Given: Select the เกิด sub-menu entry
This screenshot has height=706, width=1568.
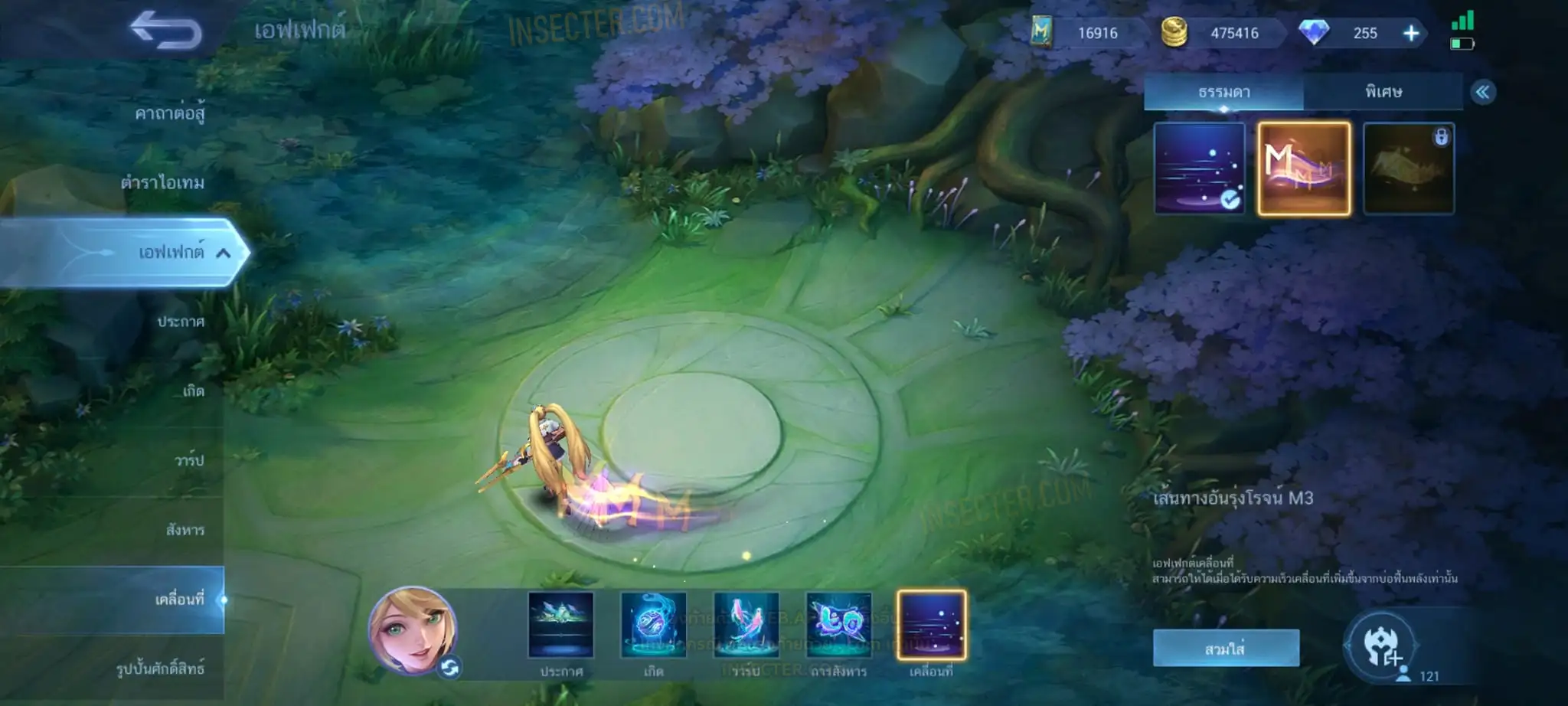Looking at the screenshot, I should pos(193,391).
